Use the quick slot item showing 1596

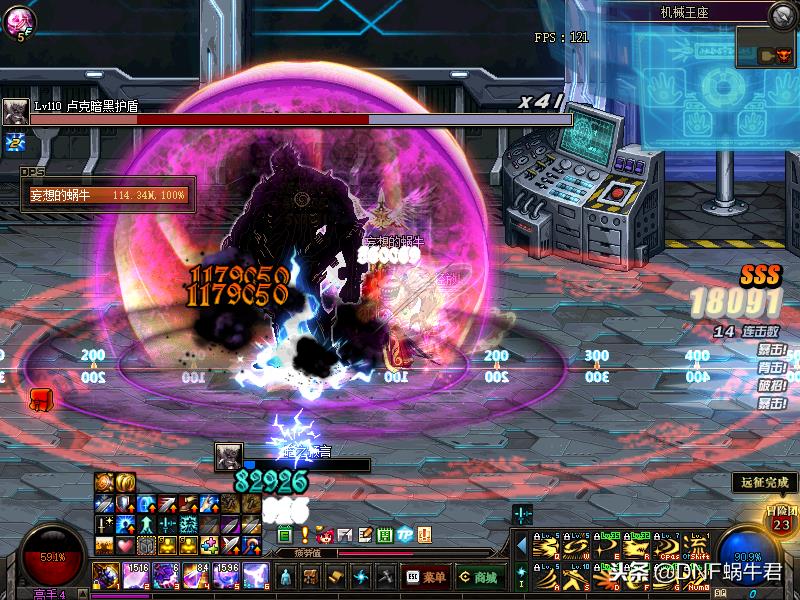pyautogui.click(x=226, y=575)
